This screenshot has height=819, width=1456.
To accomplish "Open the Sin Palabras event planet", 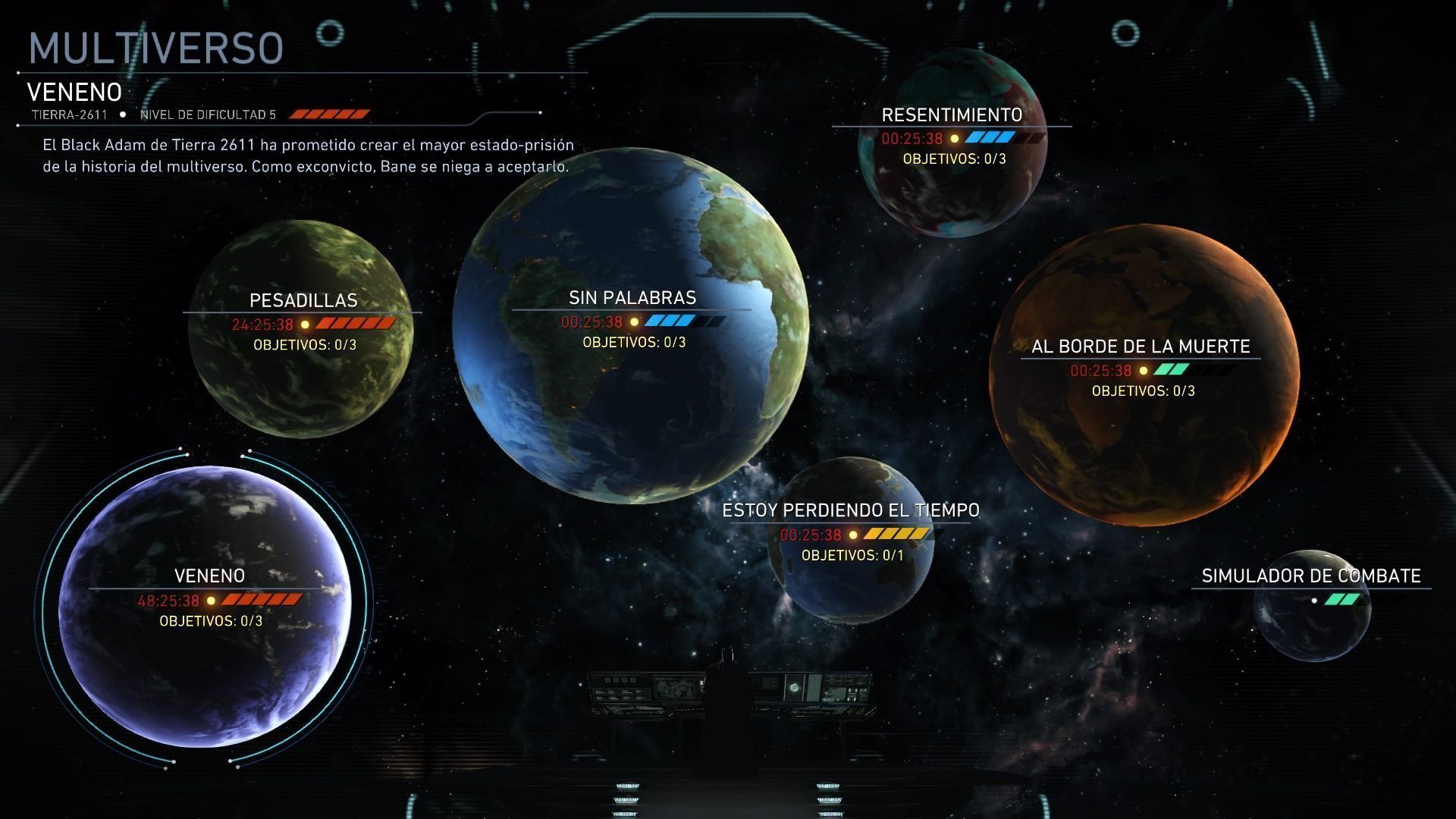I will [631, 326].
